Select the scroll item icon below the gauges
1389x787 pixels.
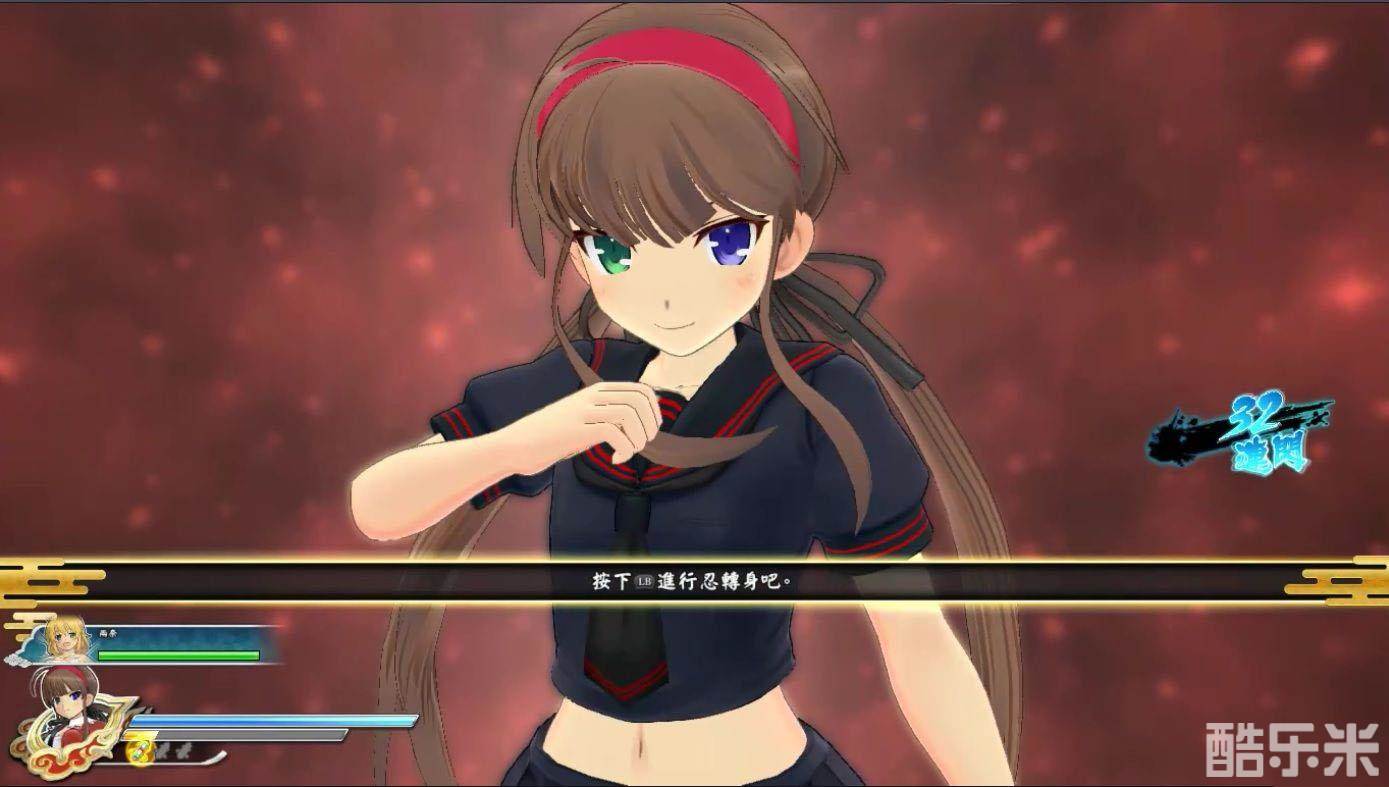[x=140, y=751]
